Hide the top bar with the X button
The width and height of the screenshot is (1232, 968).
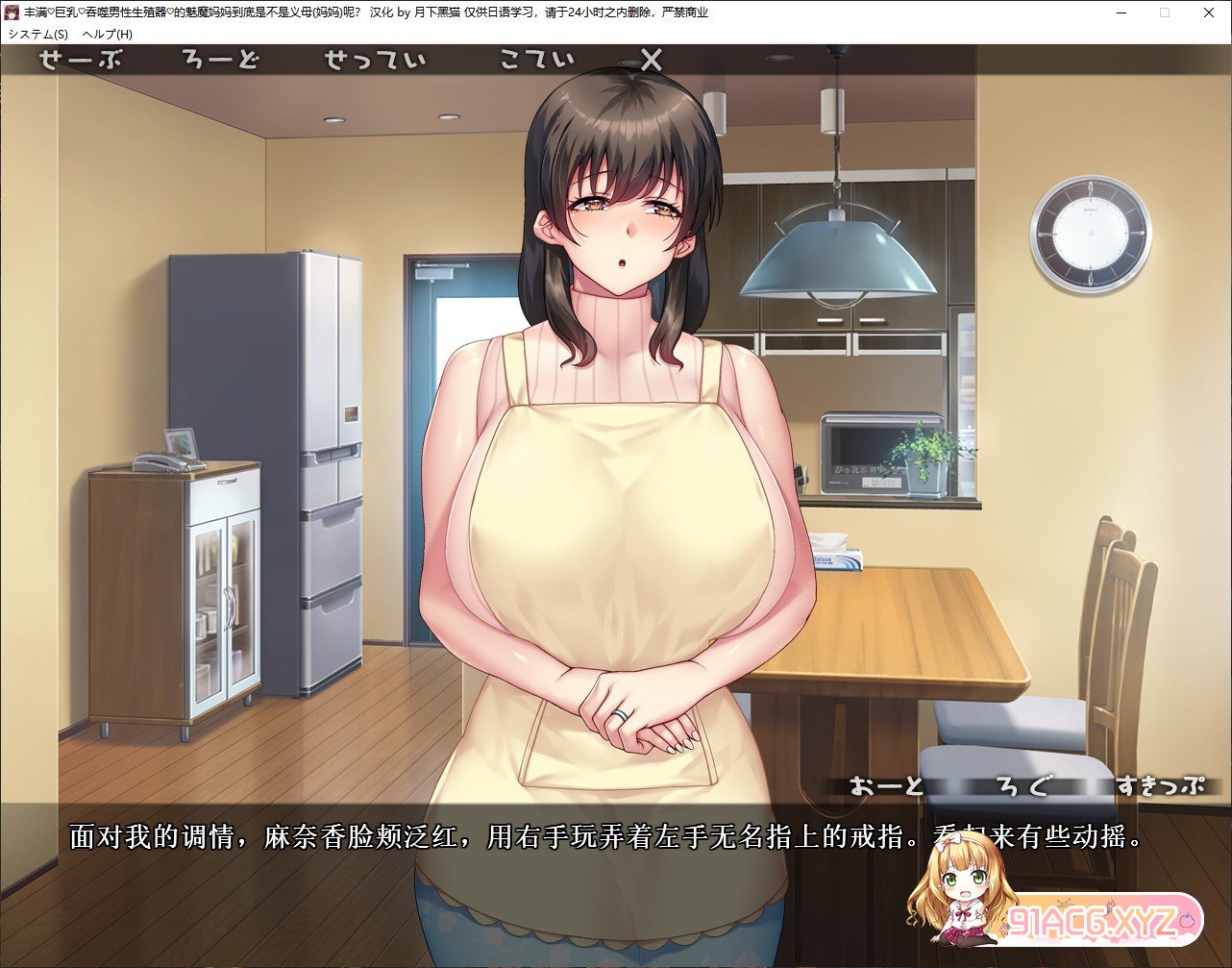[x=651, y=61]
